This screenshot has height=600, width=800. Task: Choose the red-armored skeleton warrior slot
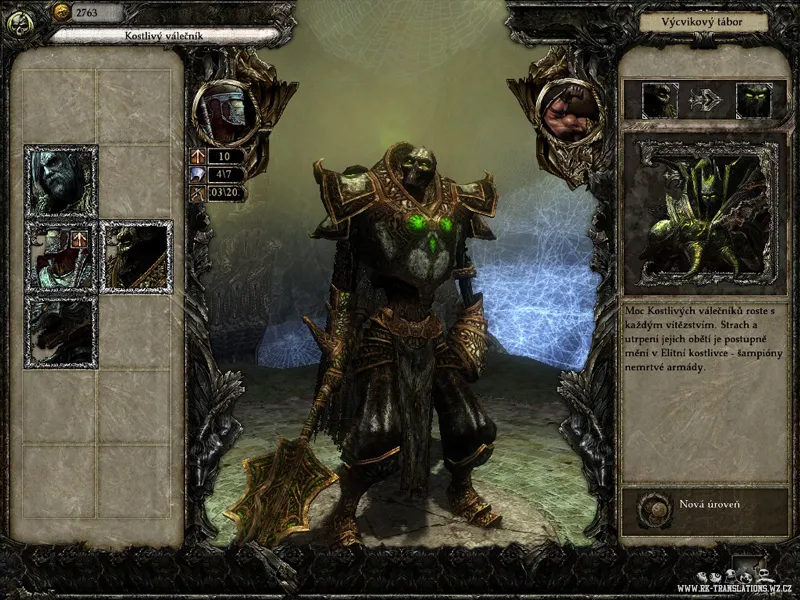(61, 256)
